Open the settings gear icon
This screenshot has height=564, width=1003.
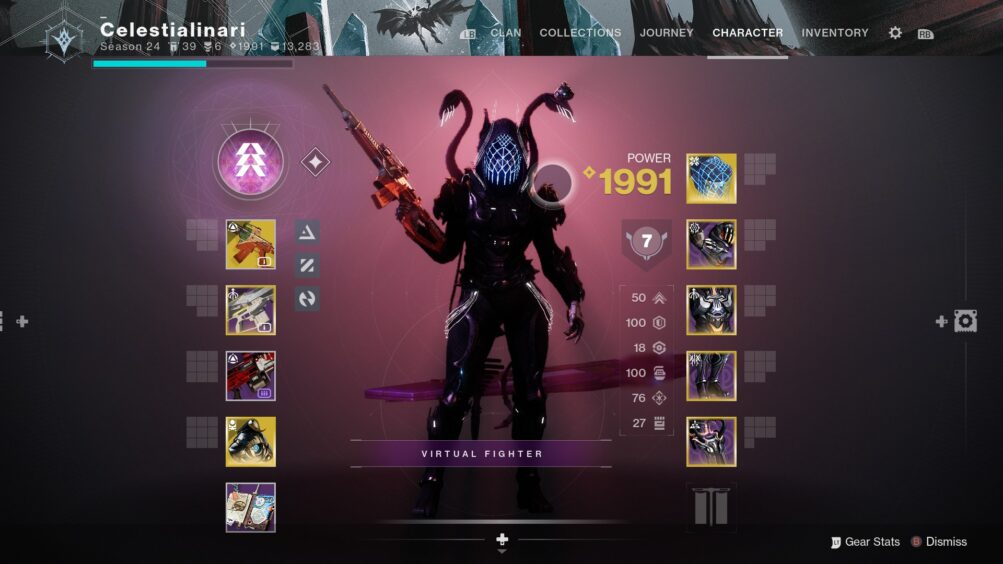pos(895,33)
